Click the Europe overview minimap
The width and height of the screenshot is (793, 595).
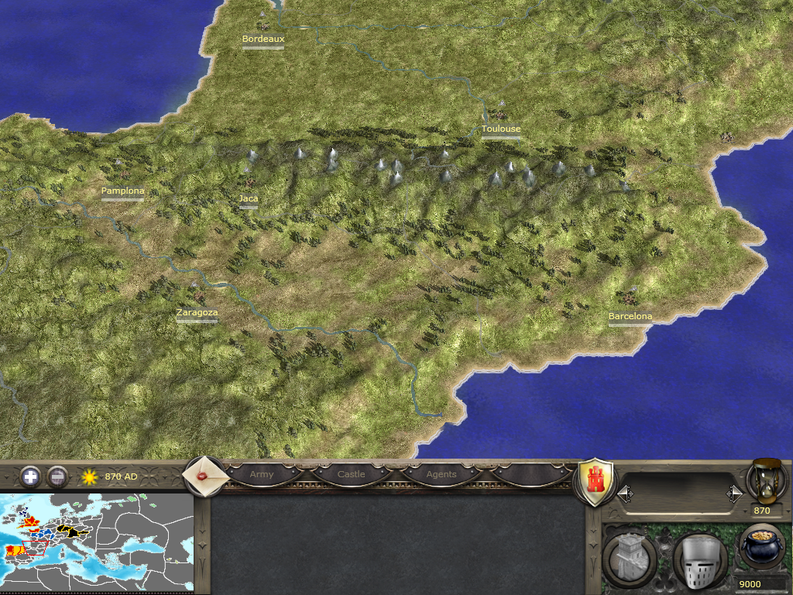(x=97, y=541)
